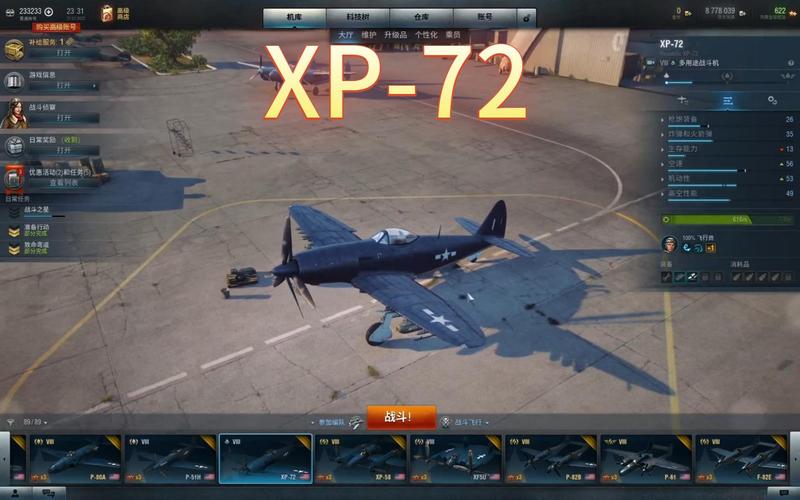Open the 高级商店 premium shop
Screen dimensions: 800x500
click(x=115, y=12)
